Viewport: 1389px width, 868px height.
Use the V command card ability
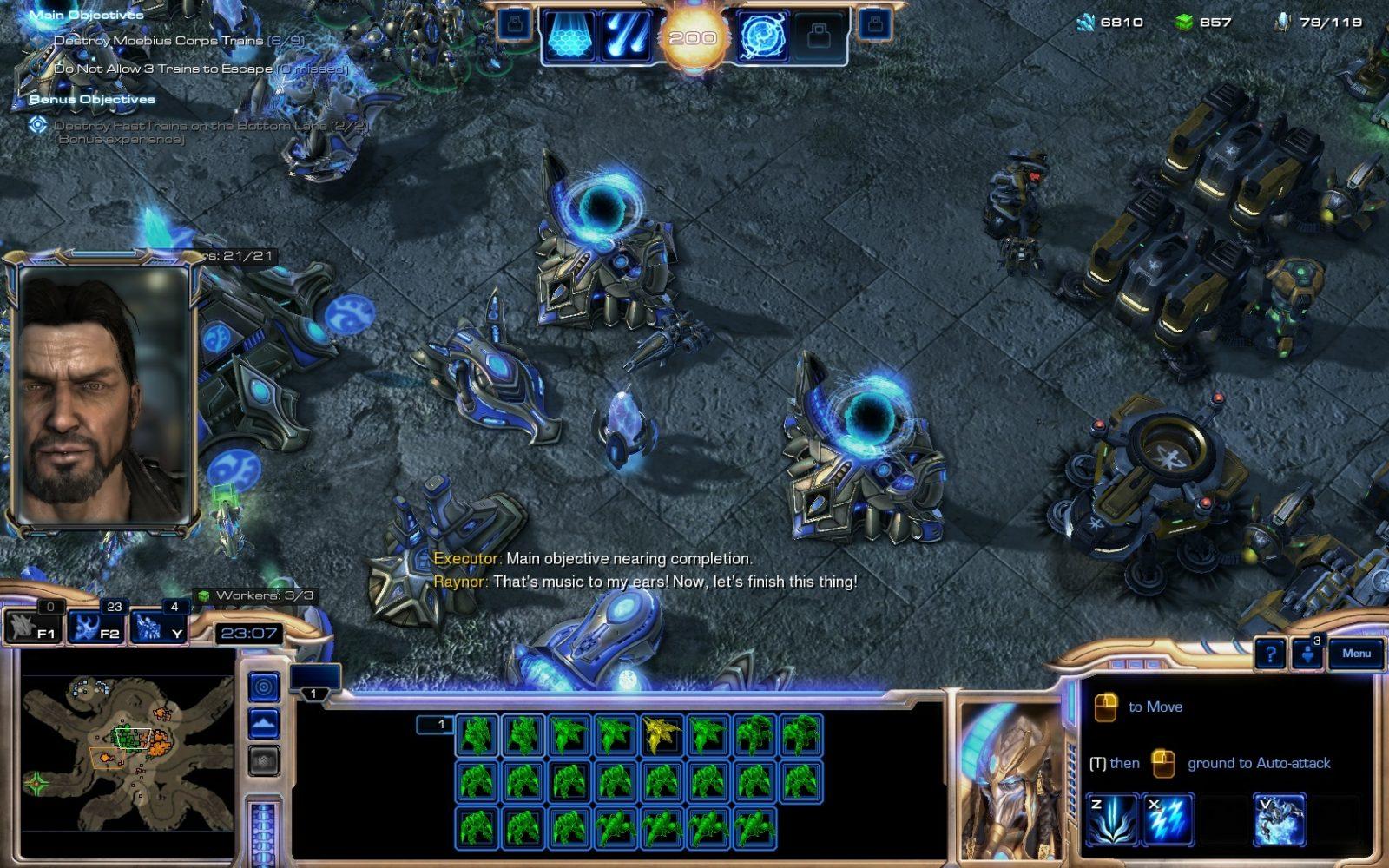click(1279, 818)
